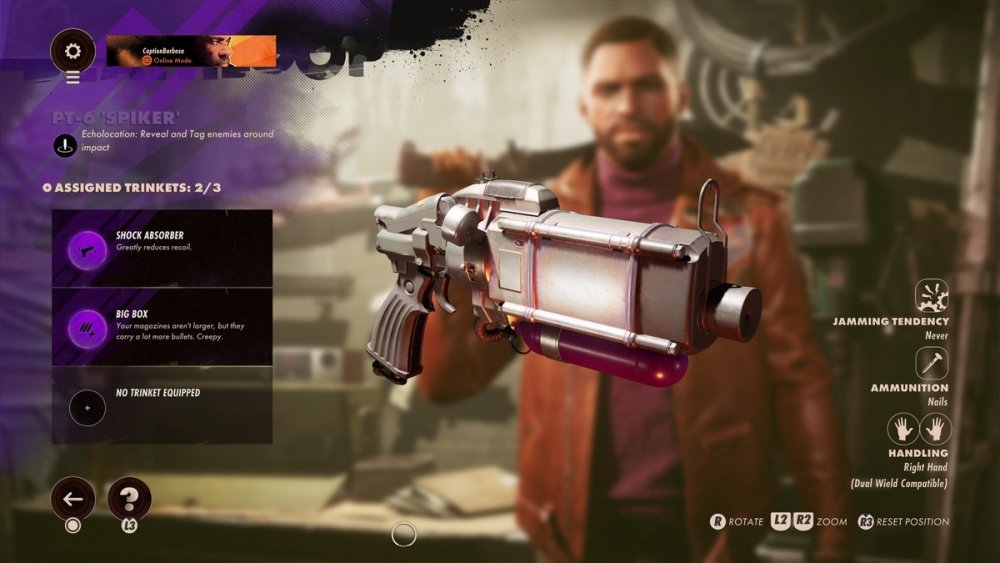Click the nail Ammunition icon

click(932, 363)
